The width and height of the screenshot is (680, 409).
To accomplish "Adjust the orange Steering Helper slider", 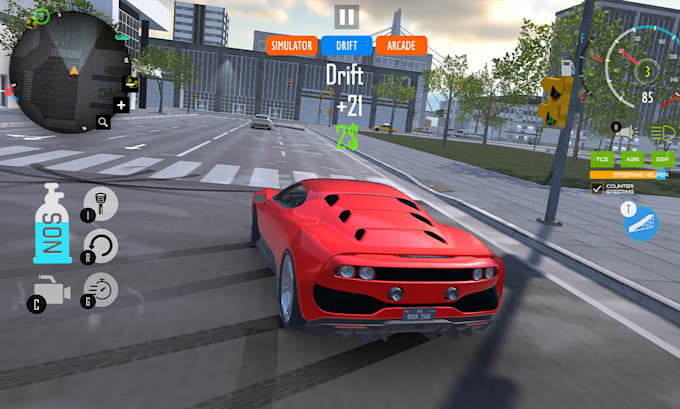I will 630,174.
